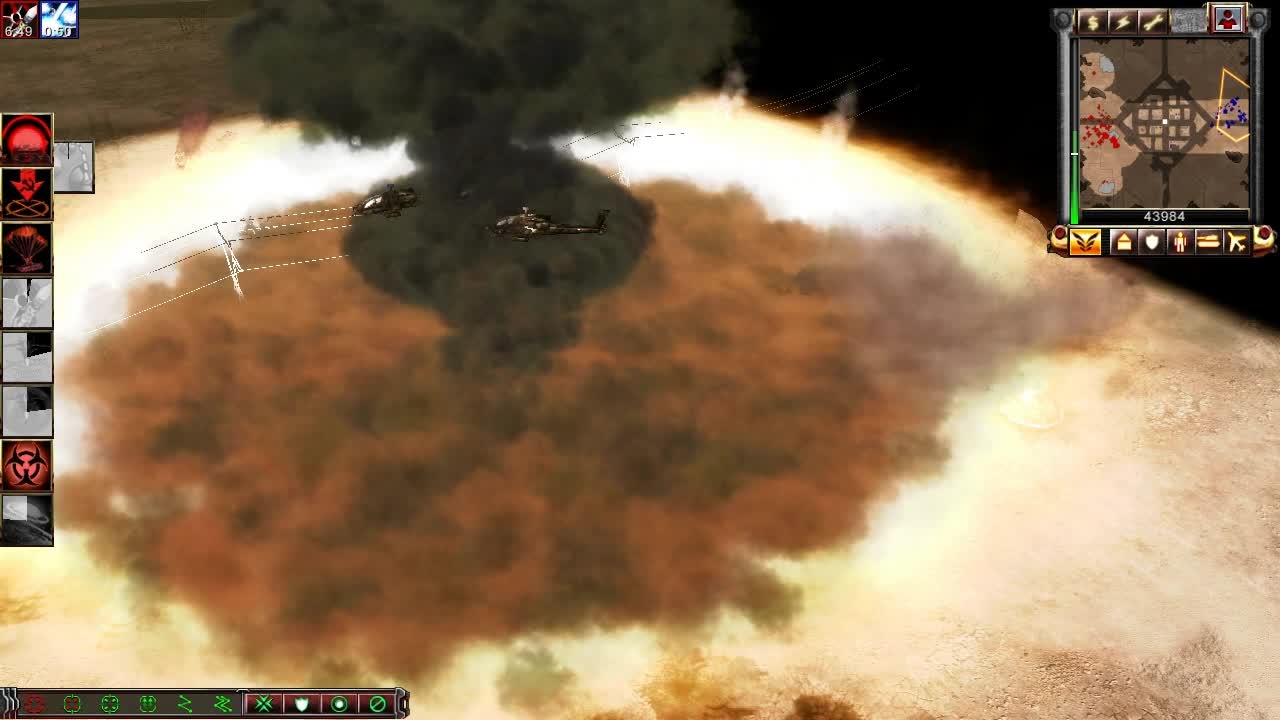The width and height of the screenshot is (1280, 720).
Task: Activate the red dome support power
Action: coord(25,140)
